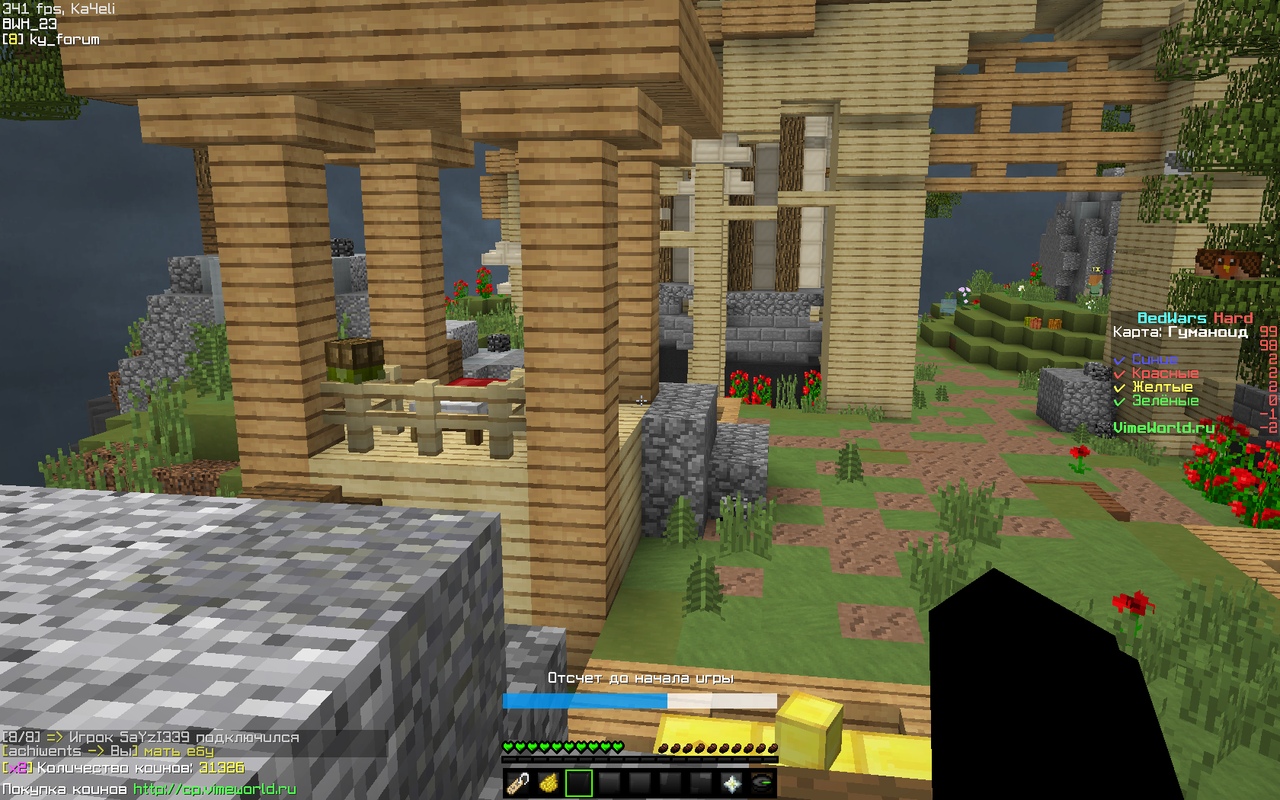This screenshot has height=800, width=1280.
Task: Select the compass-like item in the last slot
Action: pyautogui.click(x=761, y=782)
